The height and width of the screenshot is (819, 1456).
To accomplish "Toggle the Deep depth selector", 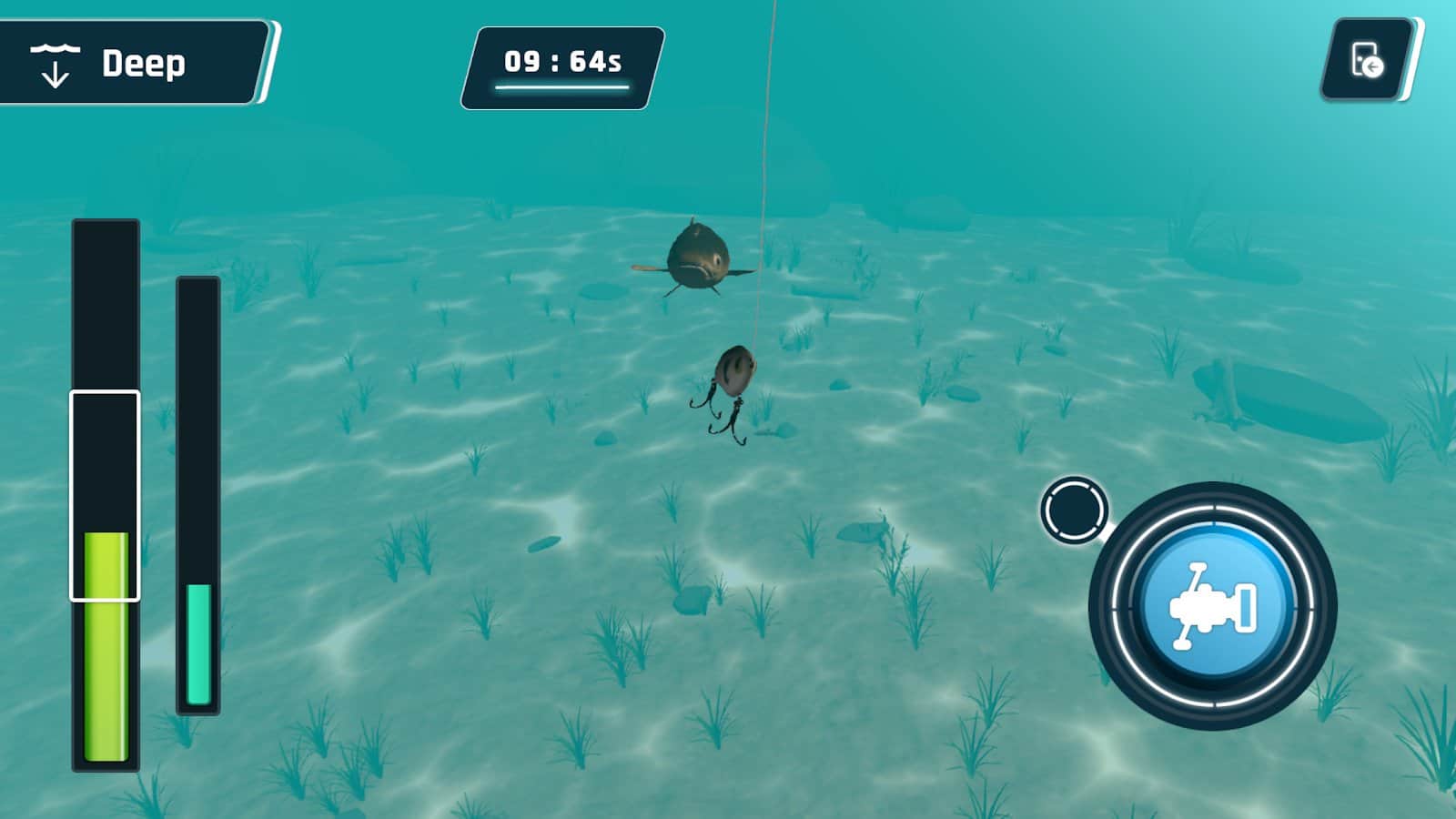I will pyautogui.click(x=132, y=63).
